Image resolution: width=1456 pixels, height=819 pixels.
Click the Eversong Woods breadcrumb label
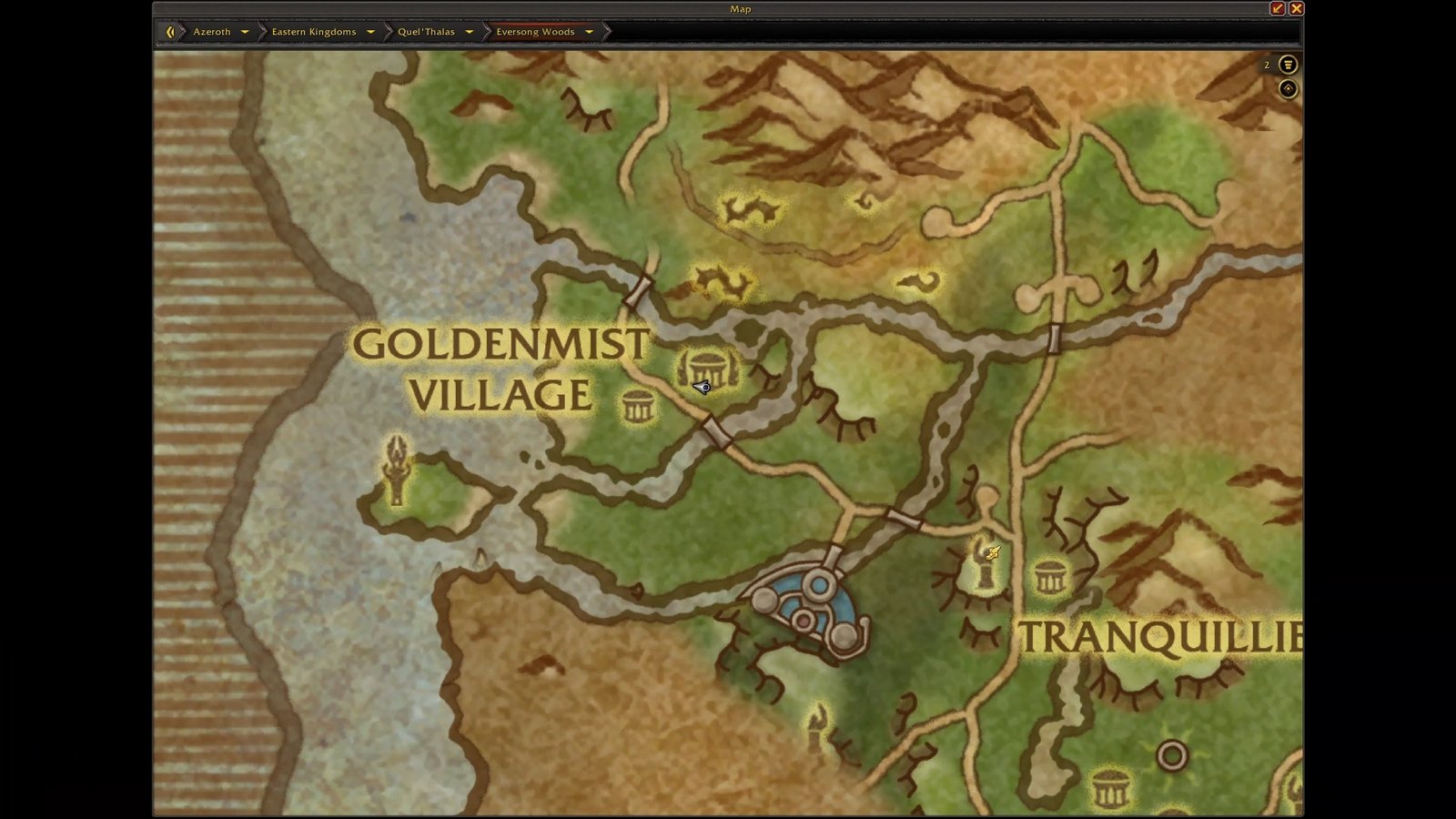click(x=535, y=31)
